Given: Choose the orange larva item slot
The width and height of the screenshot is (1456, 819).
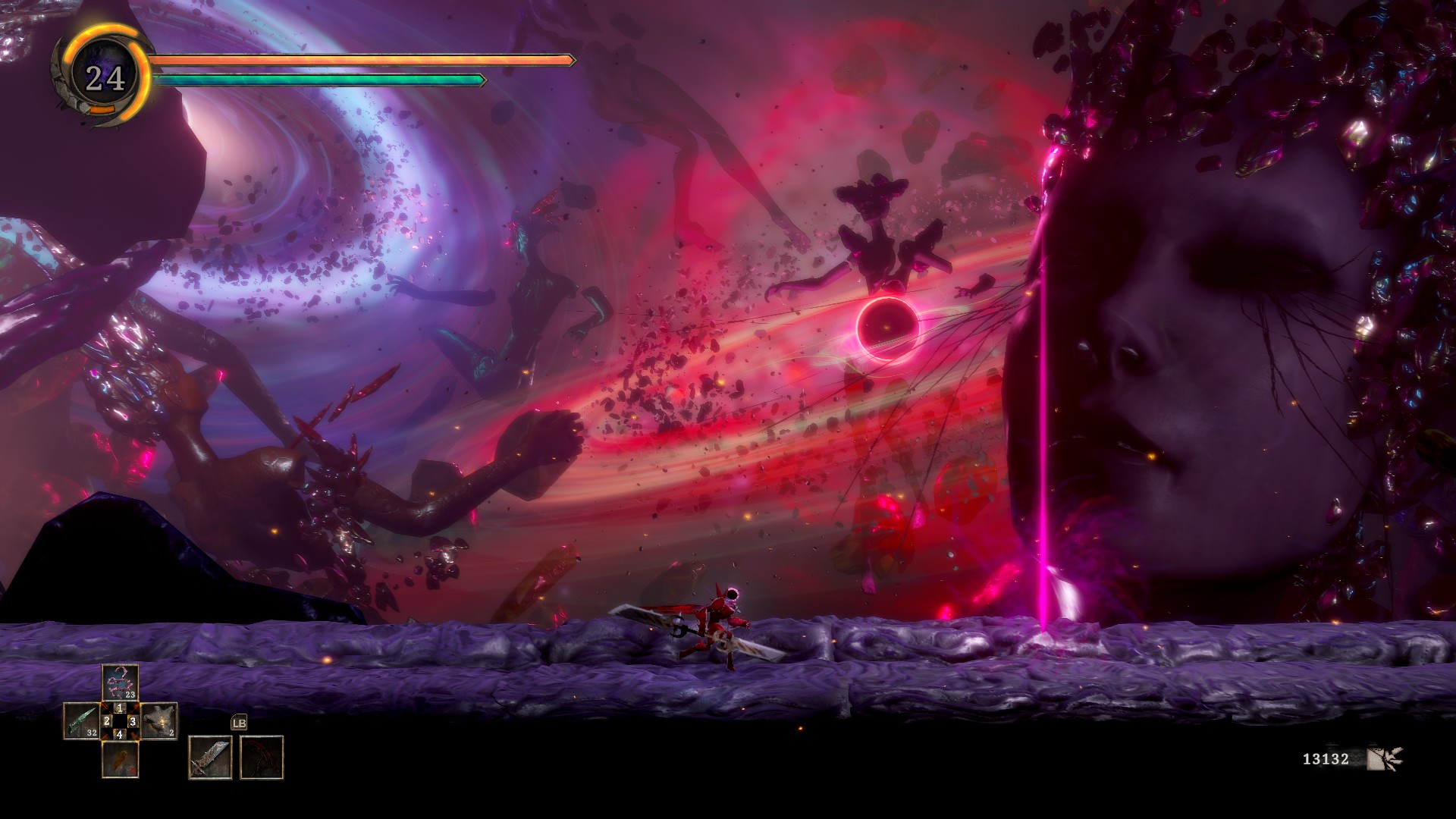Looking at the screenshot, I should pyautogui.click(x=120, y=758).
